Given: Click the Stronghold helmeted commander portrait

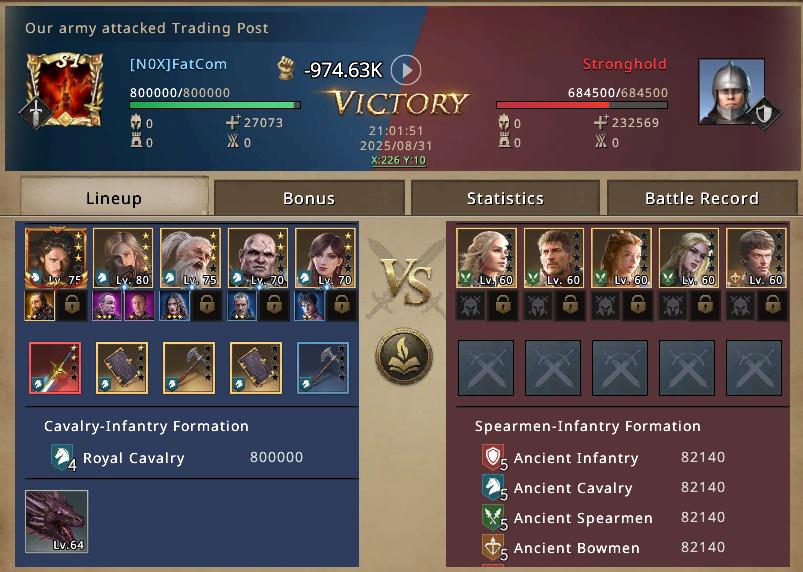Looking at the screenshot, I should click(x=731, y=92).
